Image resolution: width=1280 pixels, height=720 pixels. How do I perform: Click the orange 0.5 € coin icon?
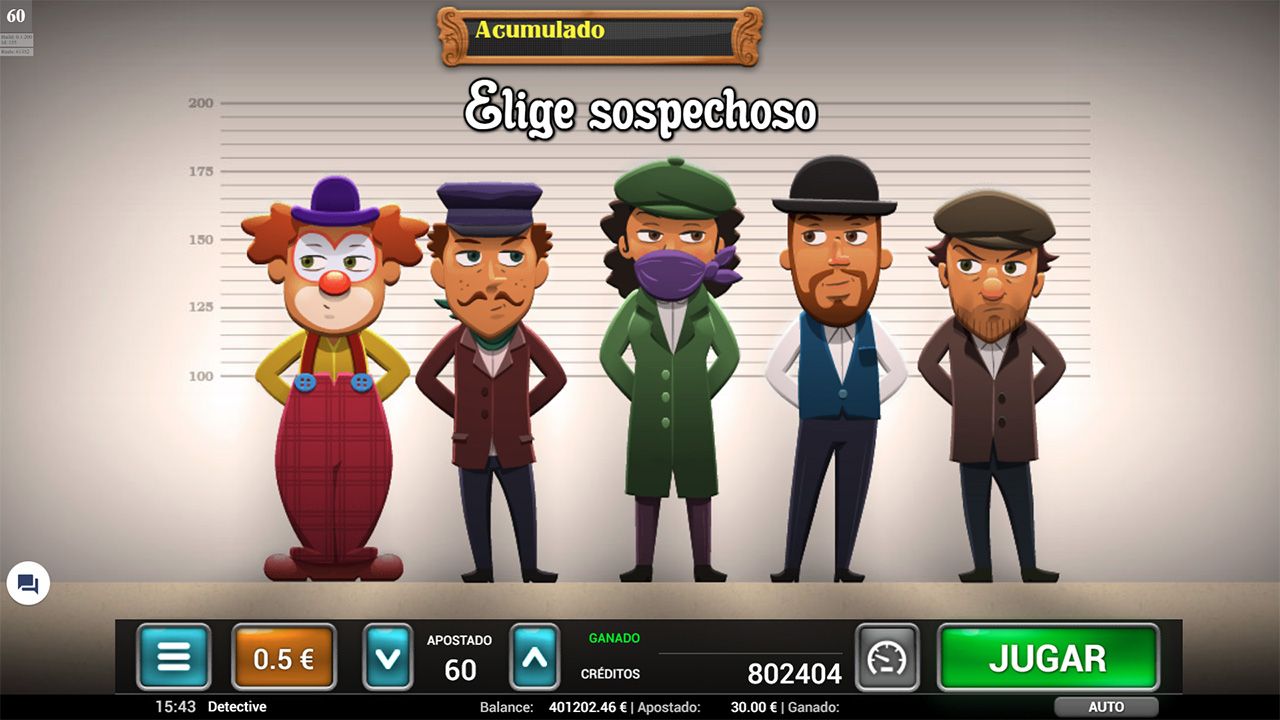(x=283, y=657)
